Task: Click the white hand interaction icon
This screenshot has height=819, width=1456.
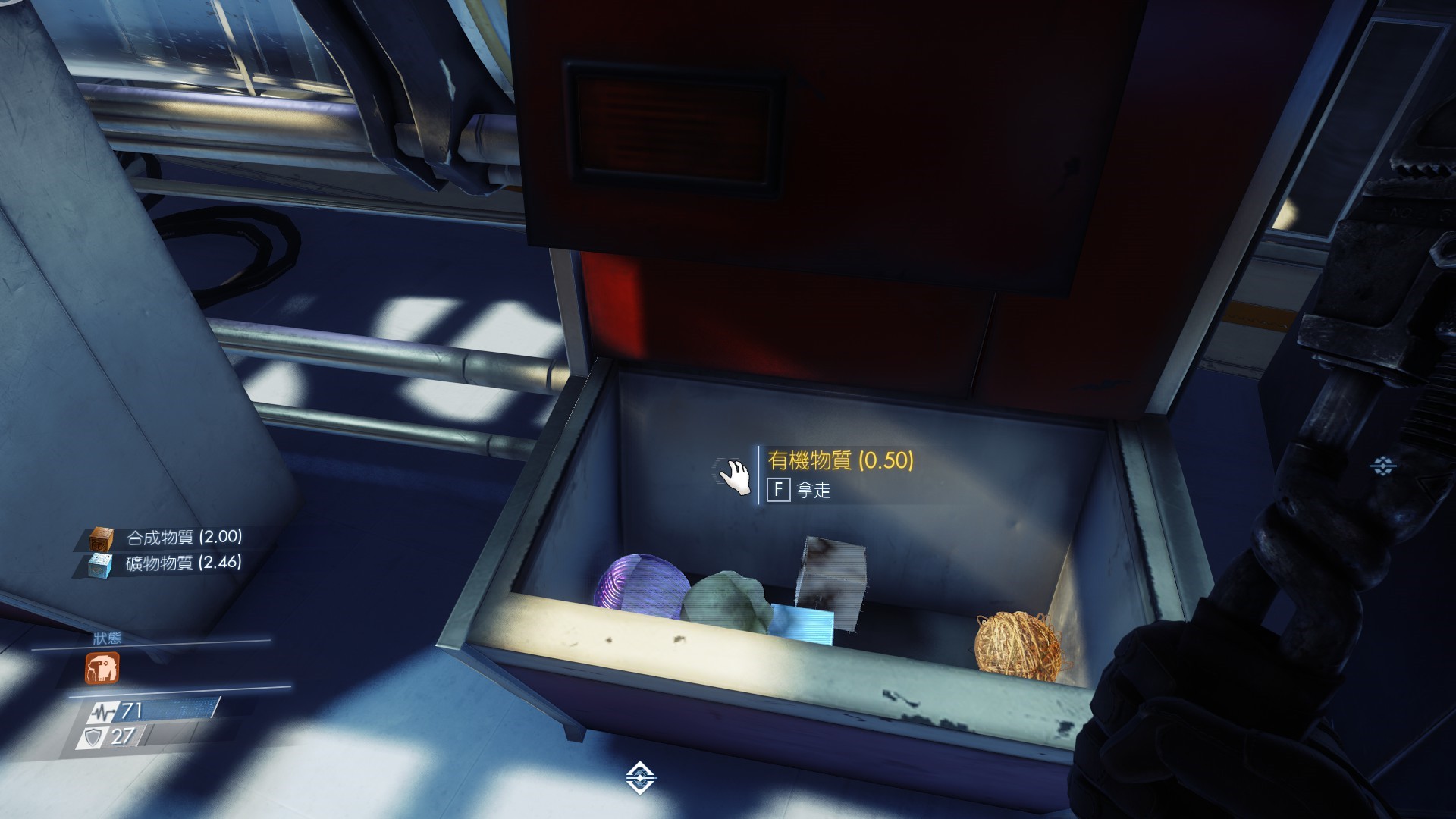Action: [x=735, y=477]
